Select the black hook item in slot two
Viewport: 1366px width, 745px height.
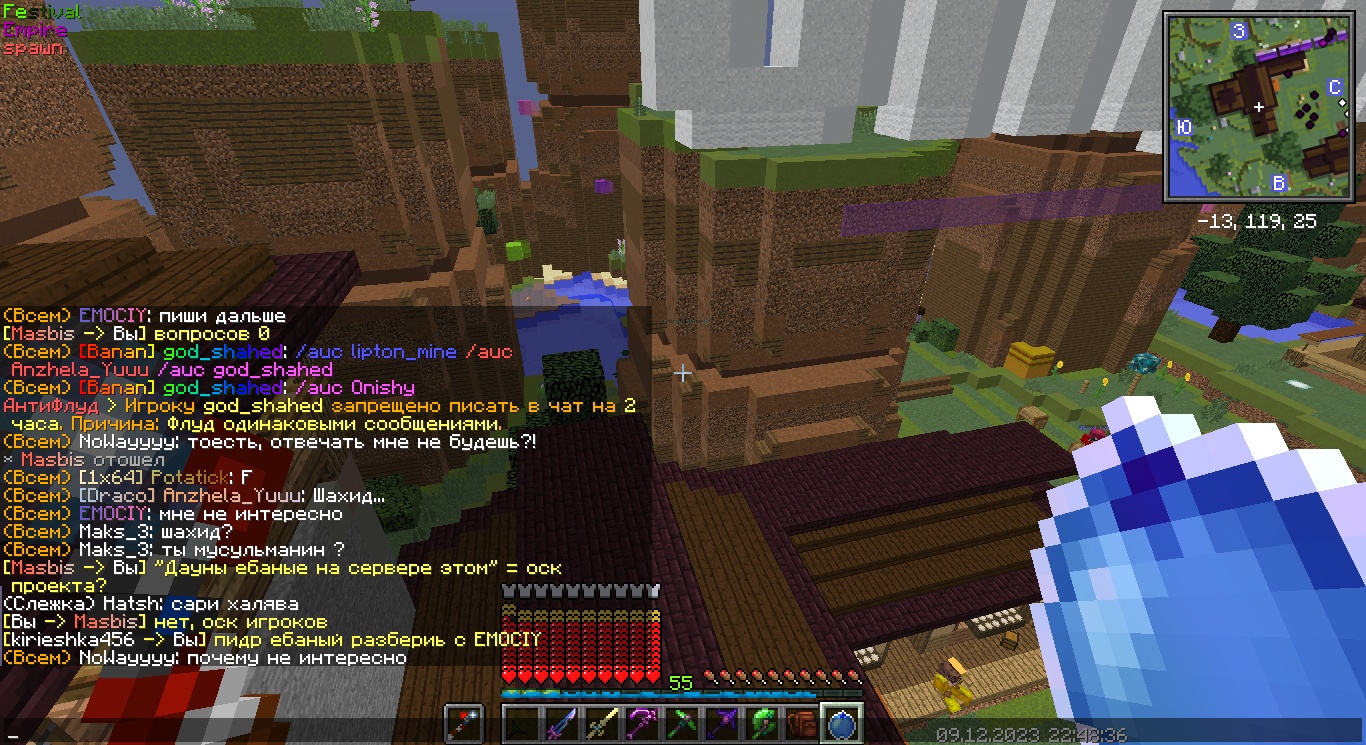tap(519, 722)
